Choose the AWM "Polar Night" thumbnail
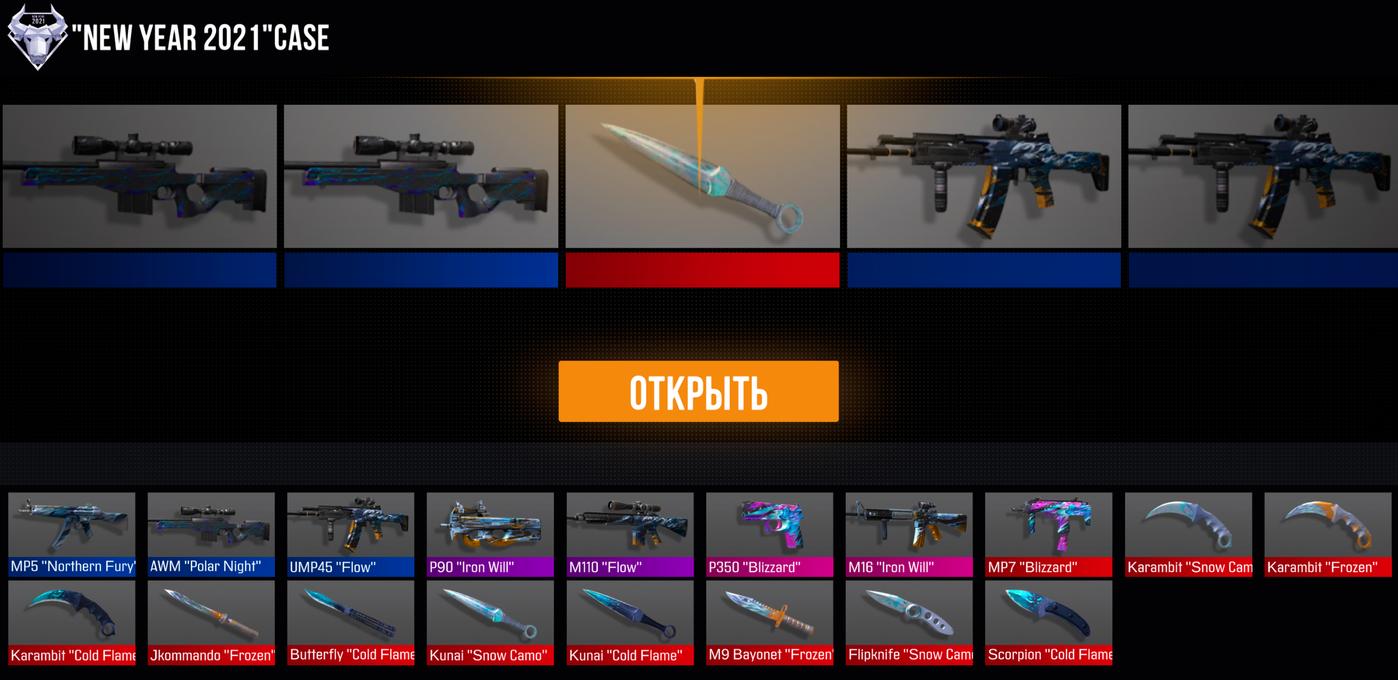 pos(211,534)
